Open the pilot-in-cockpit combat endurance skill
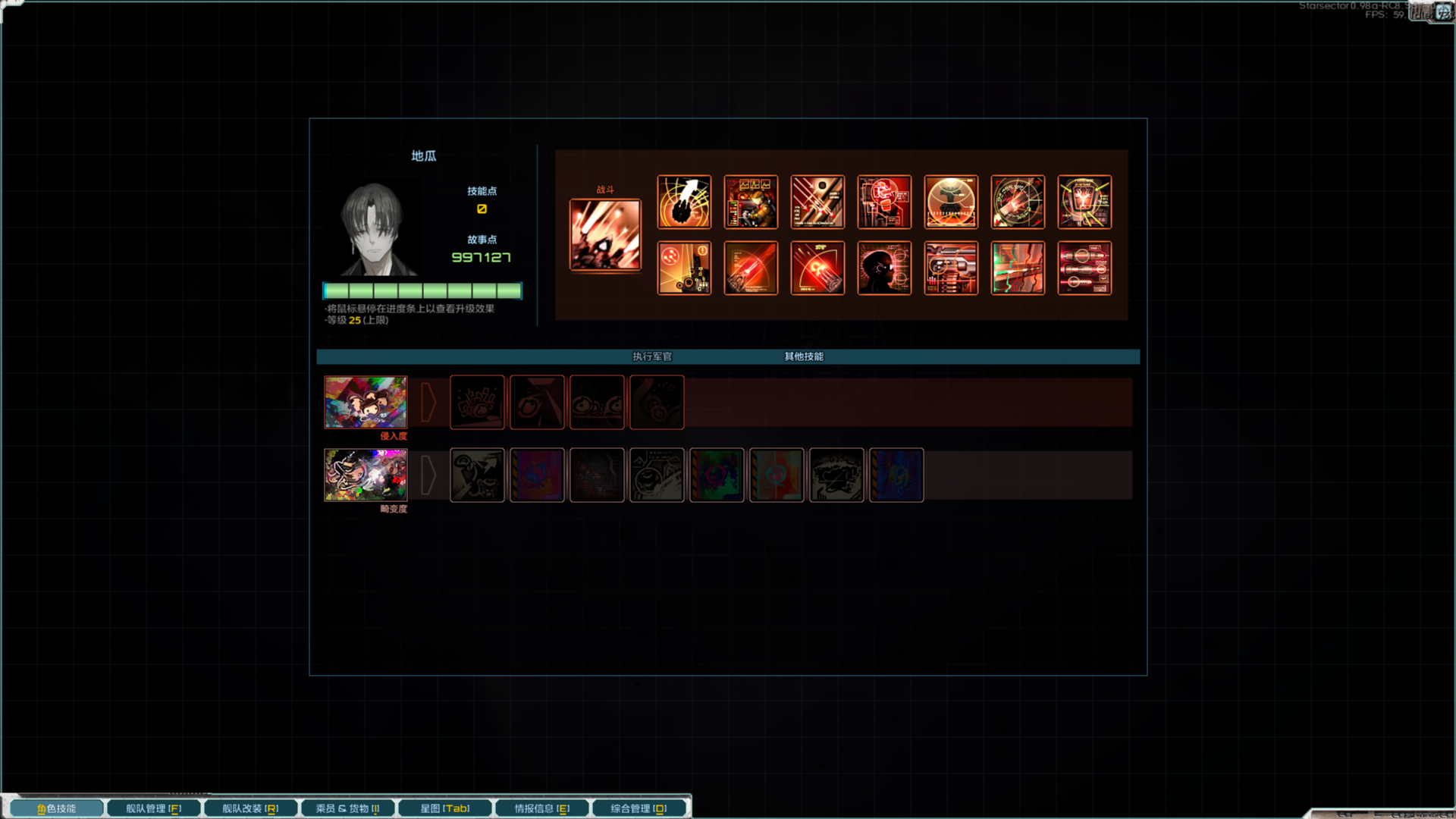Screen dimensions: 1456x819 click(x=750, y=202)
